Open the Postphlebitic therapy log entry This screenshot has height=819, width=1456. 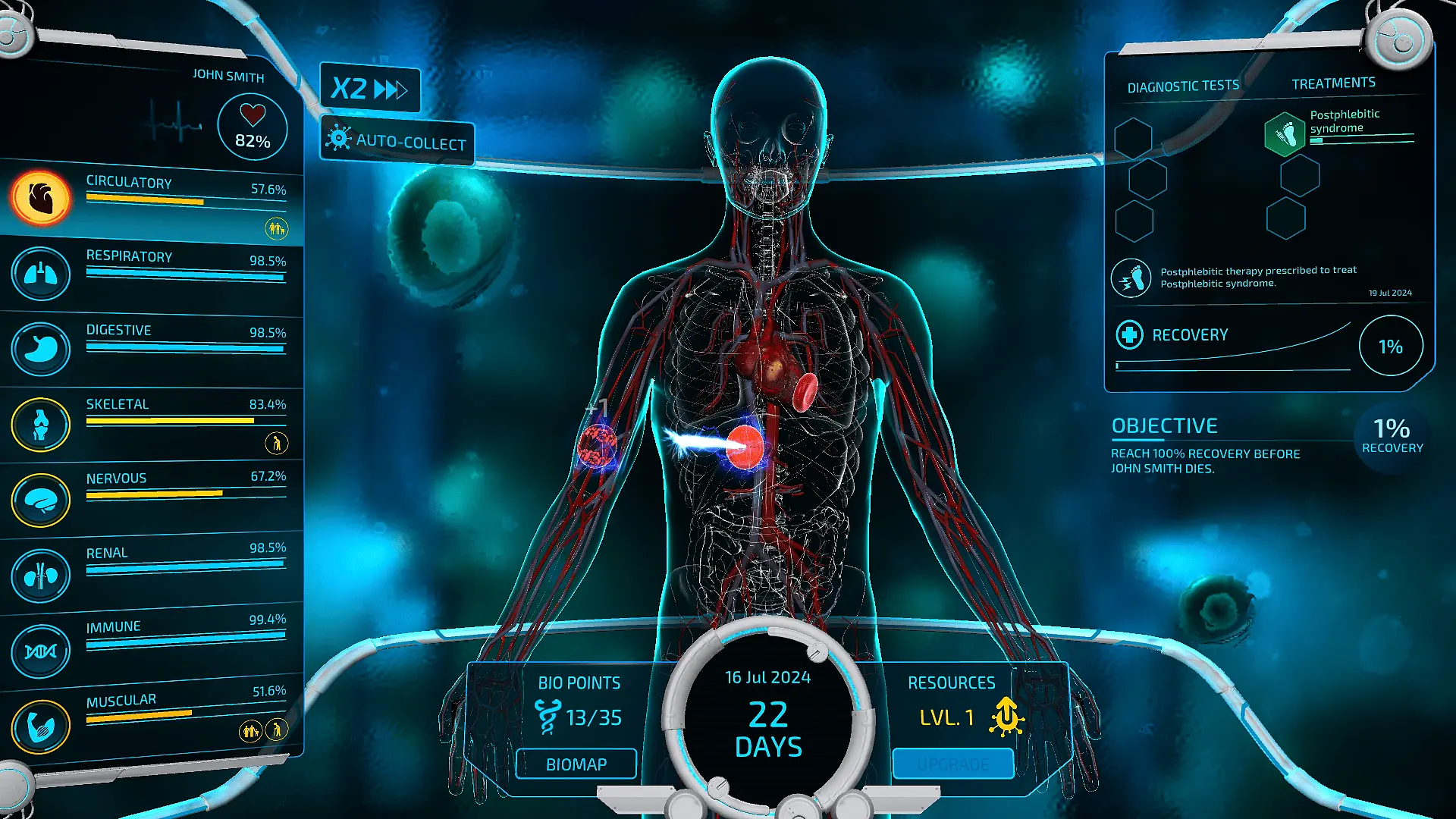(x=1259, y=277)
